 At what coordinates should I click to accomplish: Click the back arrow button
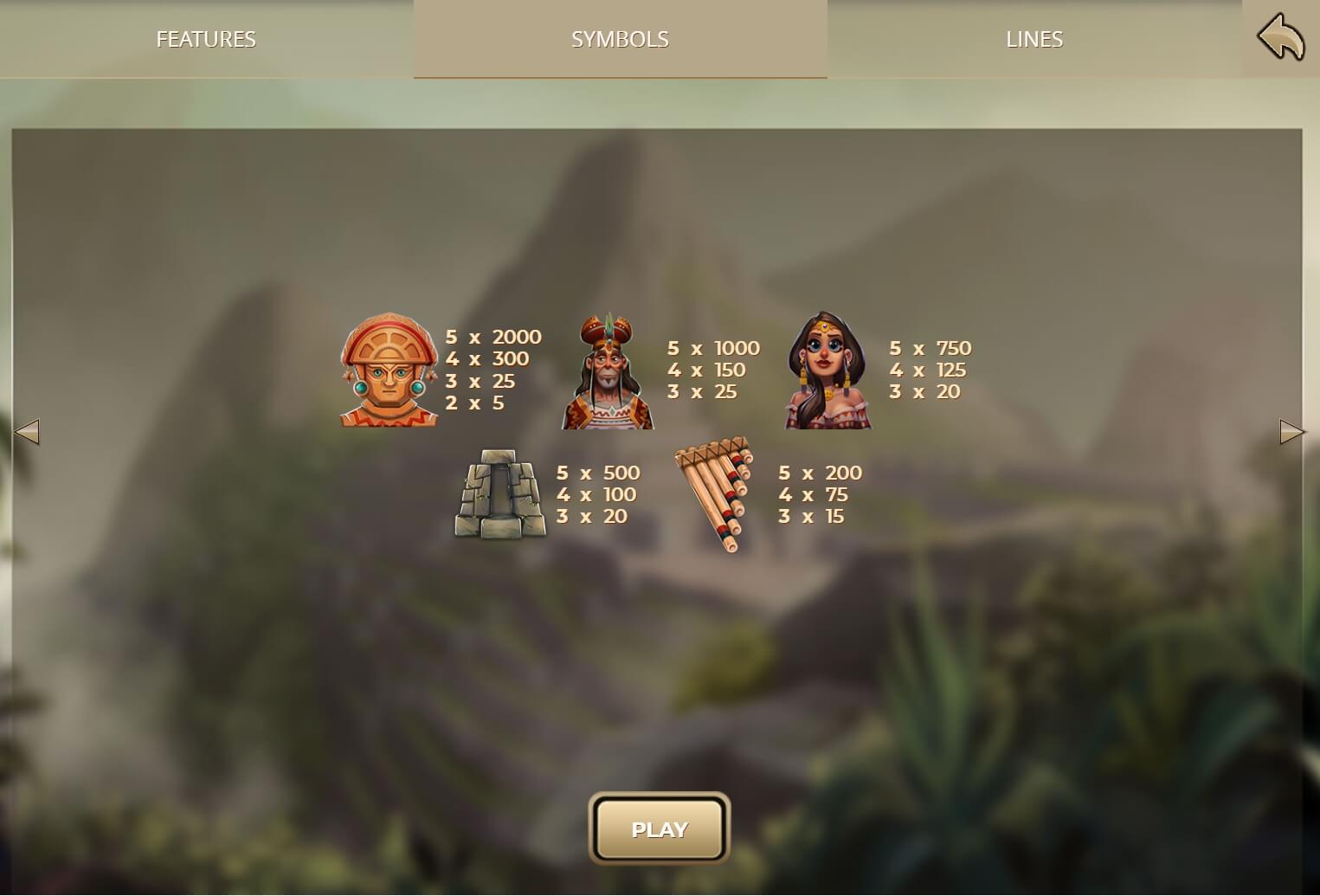[x=1280, y=39]
